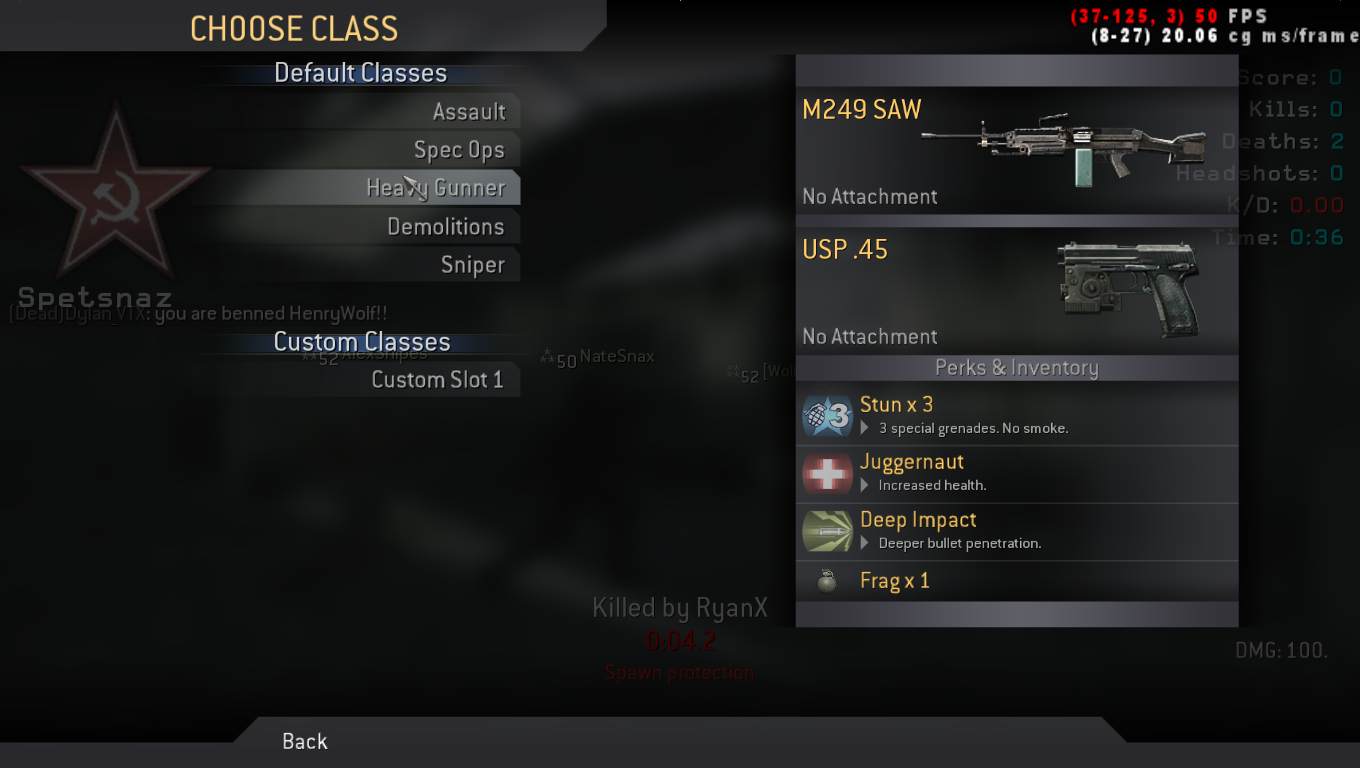Image resolution: width=1360 pixels, height=768 pixels.
Task: Click the Frag x 1 inventory row
Action: coord(1016,581)
